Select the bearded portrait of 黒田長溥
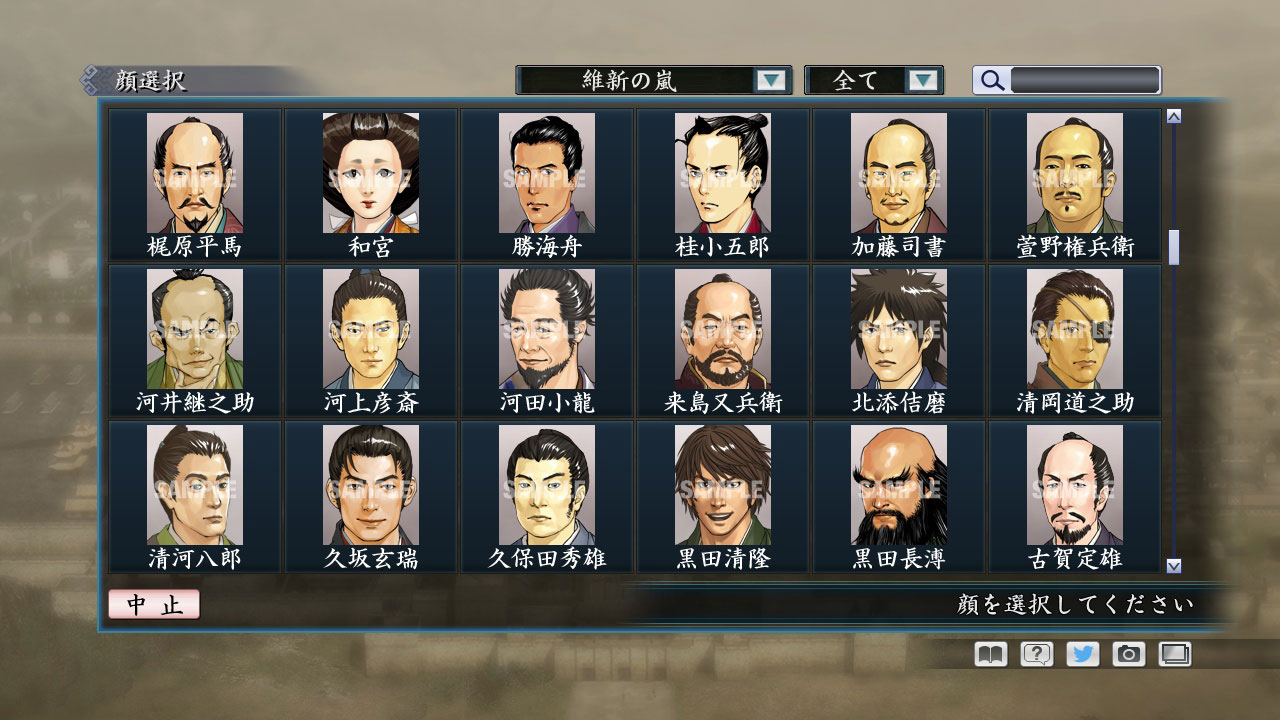This screenshot has width=1280, height=720. (900, 485)
